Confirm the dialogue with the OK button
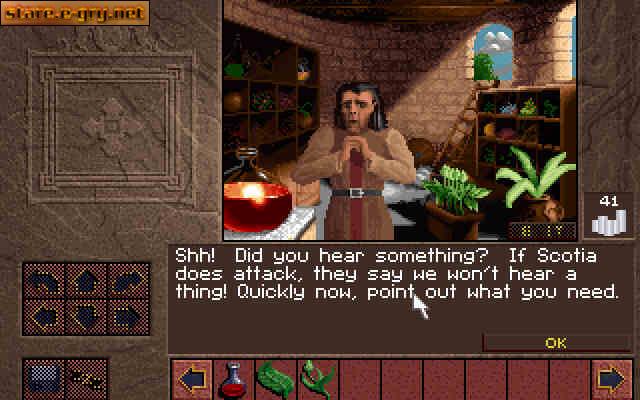The width and height of the screenshot is (640, 400). pyautogui.click(x=556, y=342)
